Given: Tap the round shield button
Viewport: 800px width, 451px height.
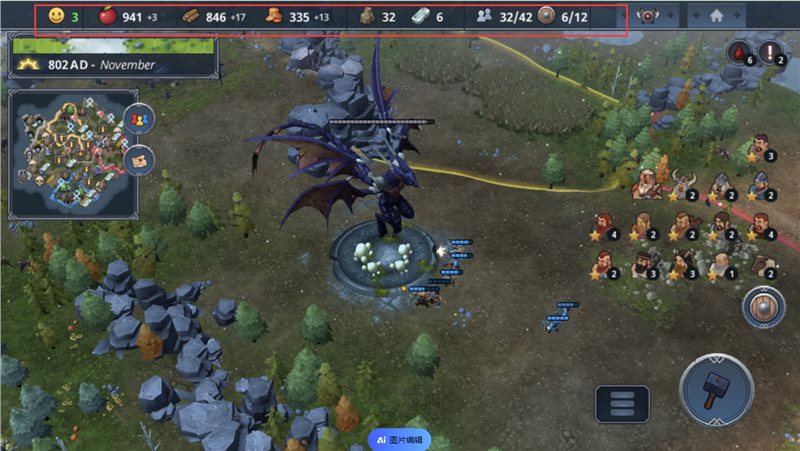Looking at the screenshot, I should click(763, 308).
